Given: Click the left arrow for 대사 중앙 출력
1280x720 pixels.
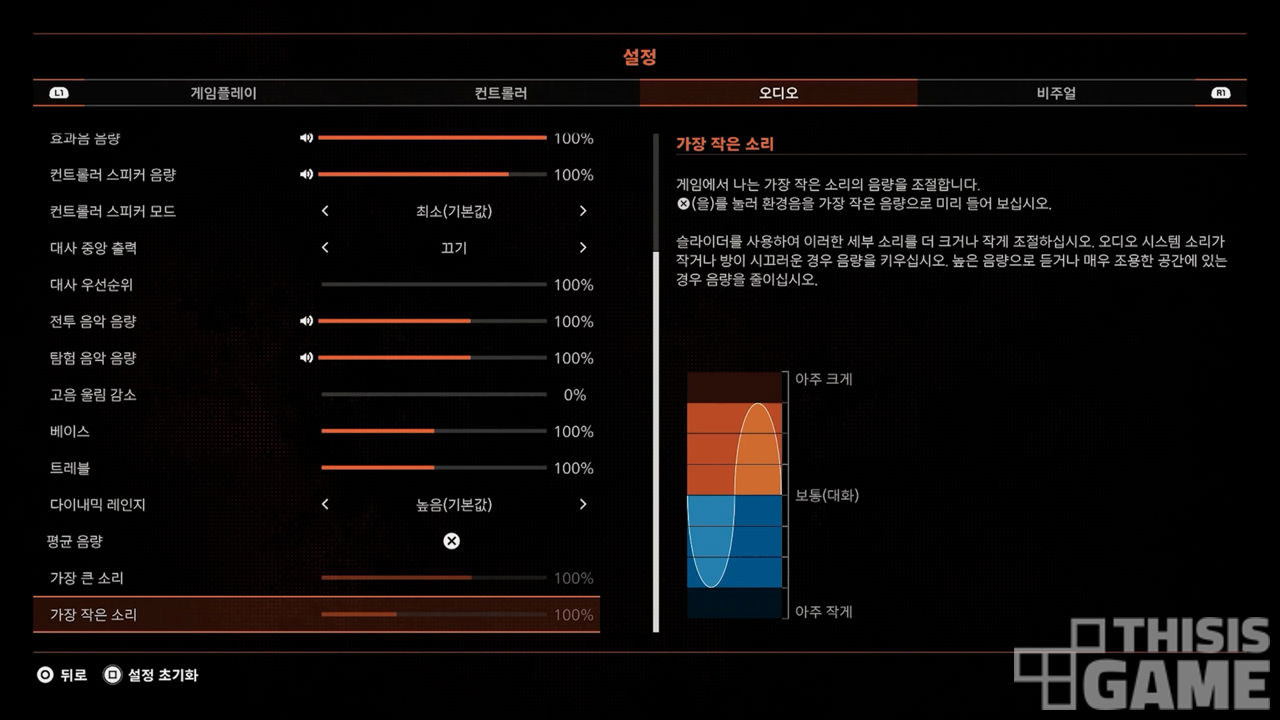Looking at the screenshot, I should [325, 248].
